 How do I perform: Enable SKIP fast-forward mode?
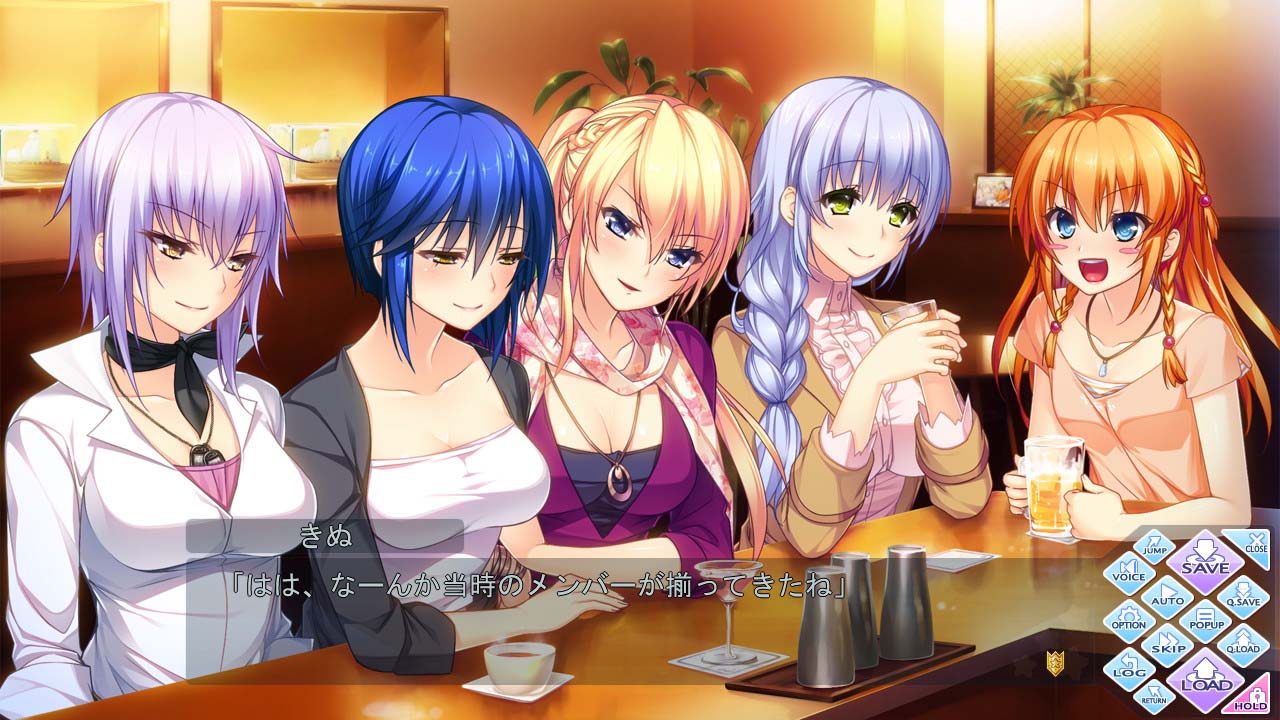pos(1169,643)
